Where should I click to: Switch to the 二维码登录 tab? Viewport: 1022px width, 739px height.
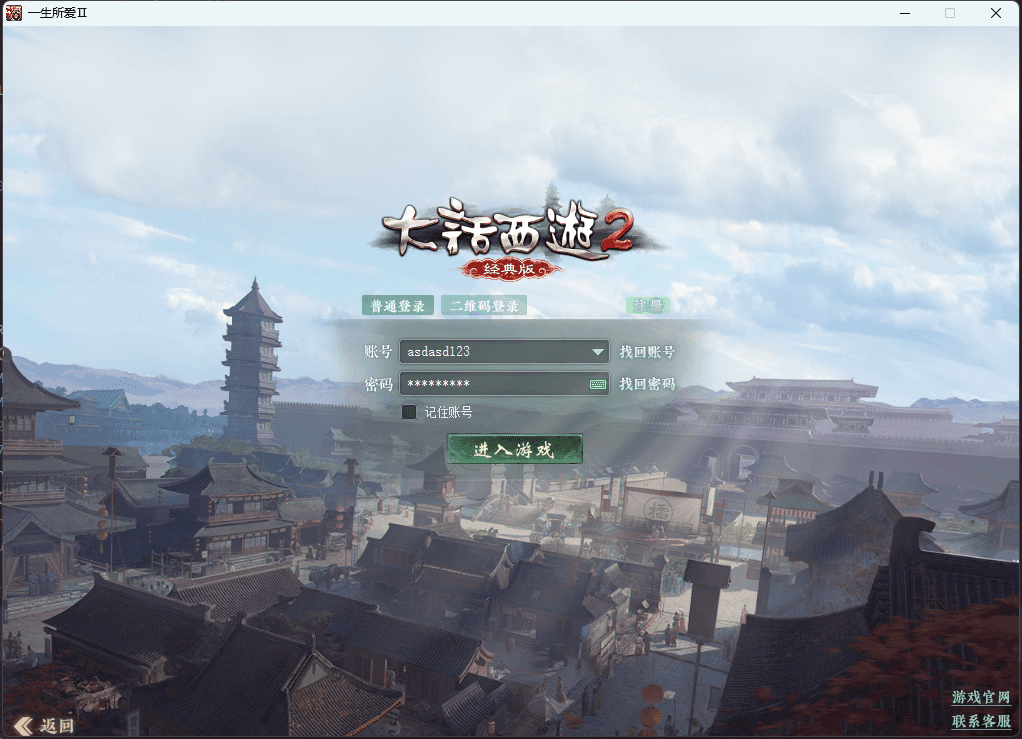pos(484,306)
